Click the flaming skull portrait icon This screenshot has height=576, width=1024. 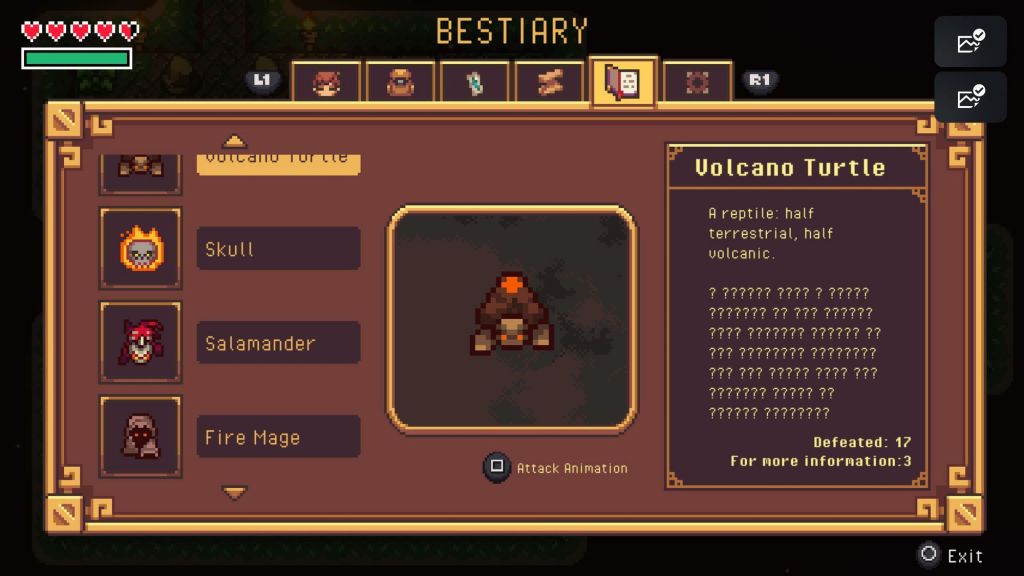pyautogui.click(x=141, y=248)
